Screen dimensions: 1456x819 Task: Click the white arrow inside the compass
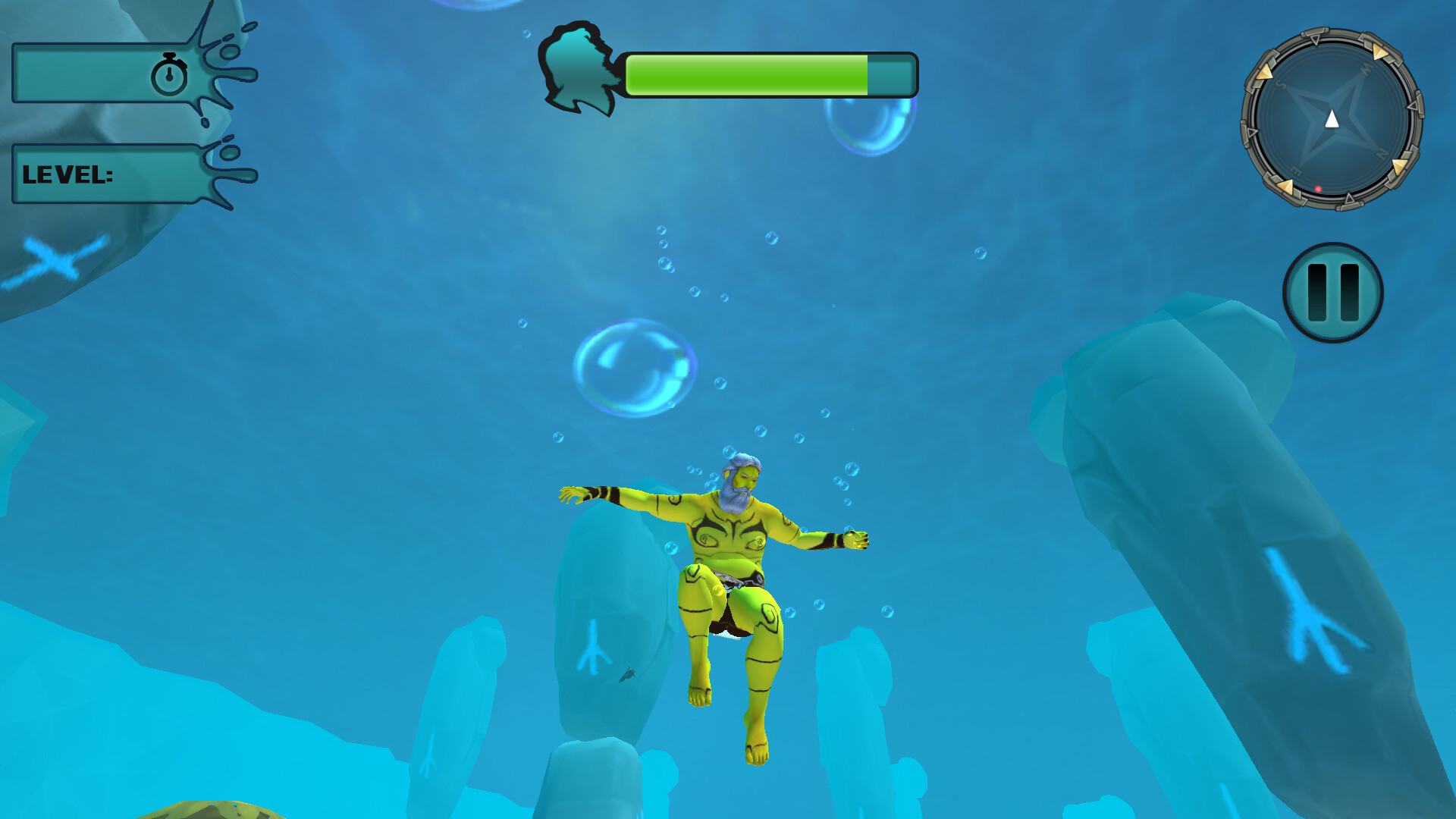click(1331, 118)
